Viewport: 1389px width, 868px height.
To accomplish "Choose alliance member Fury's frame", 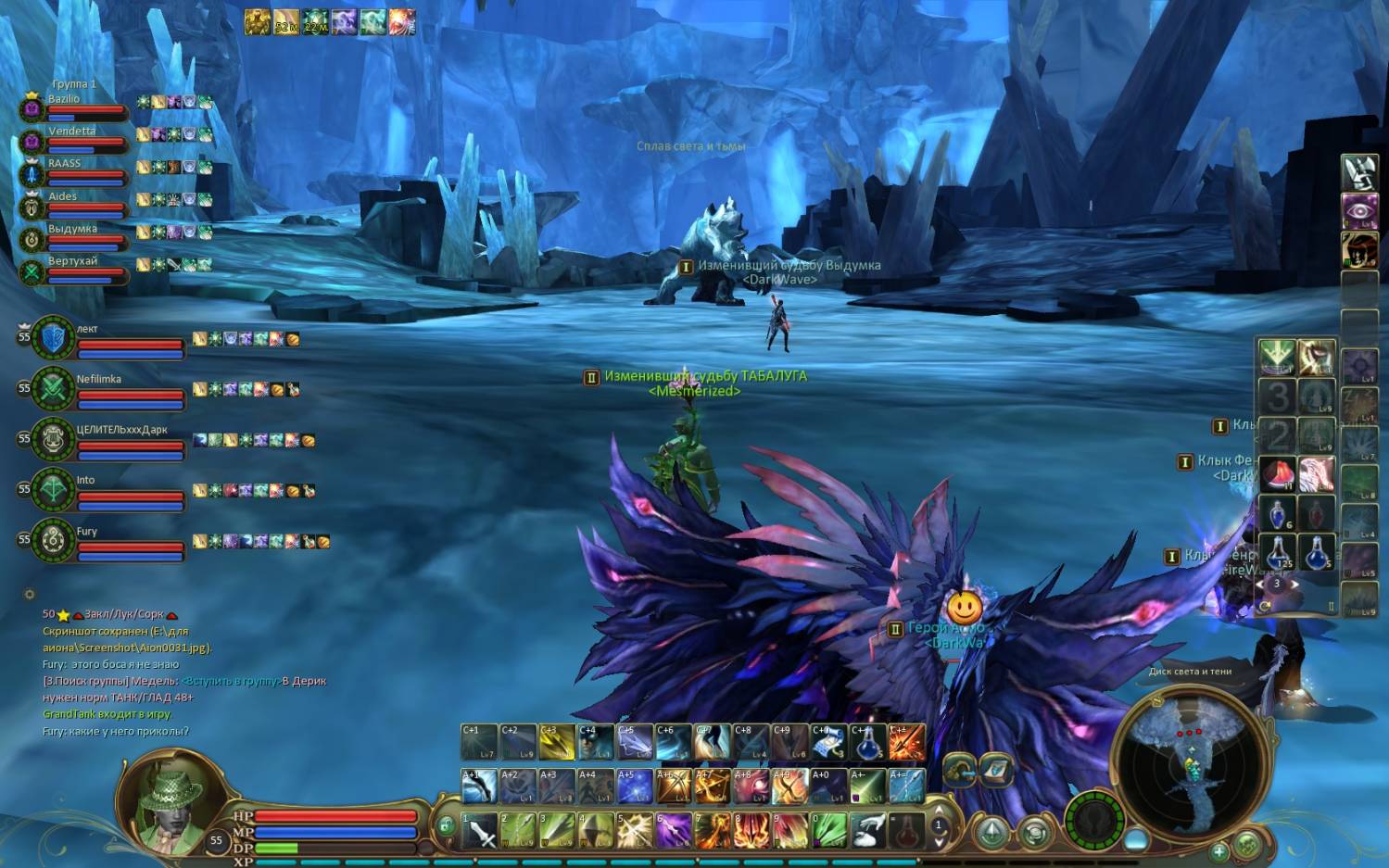I will click(111, 541).
